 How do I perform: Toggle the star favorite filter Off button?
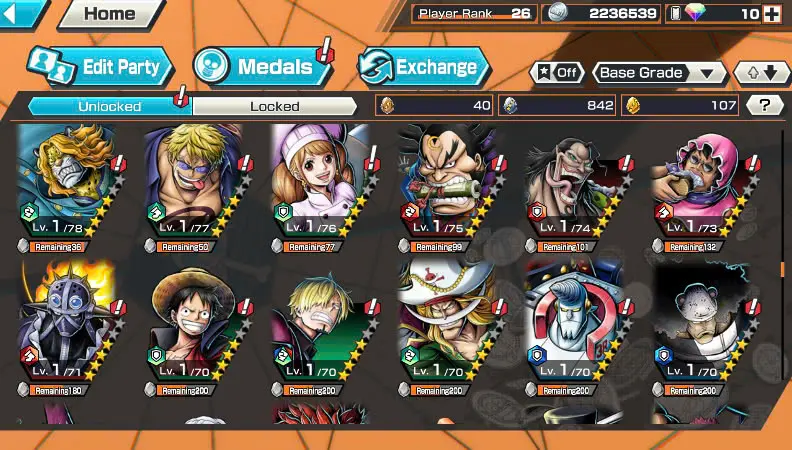(557, 73)
